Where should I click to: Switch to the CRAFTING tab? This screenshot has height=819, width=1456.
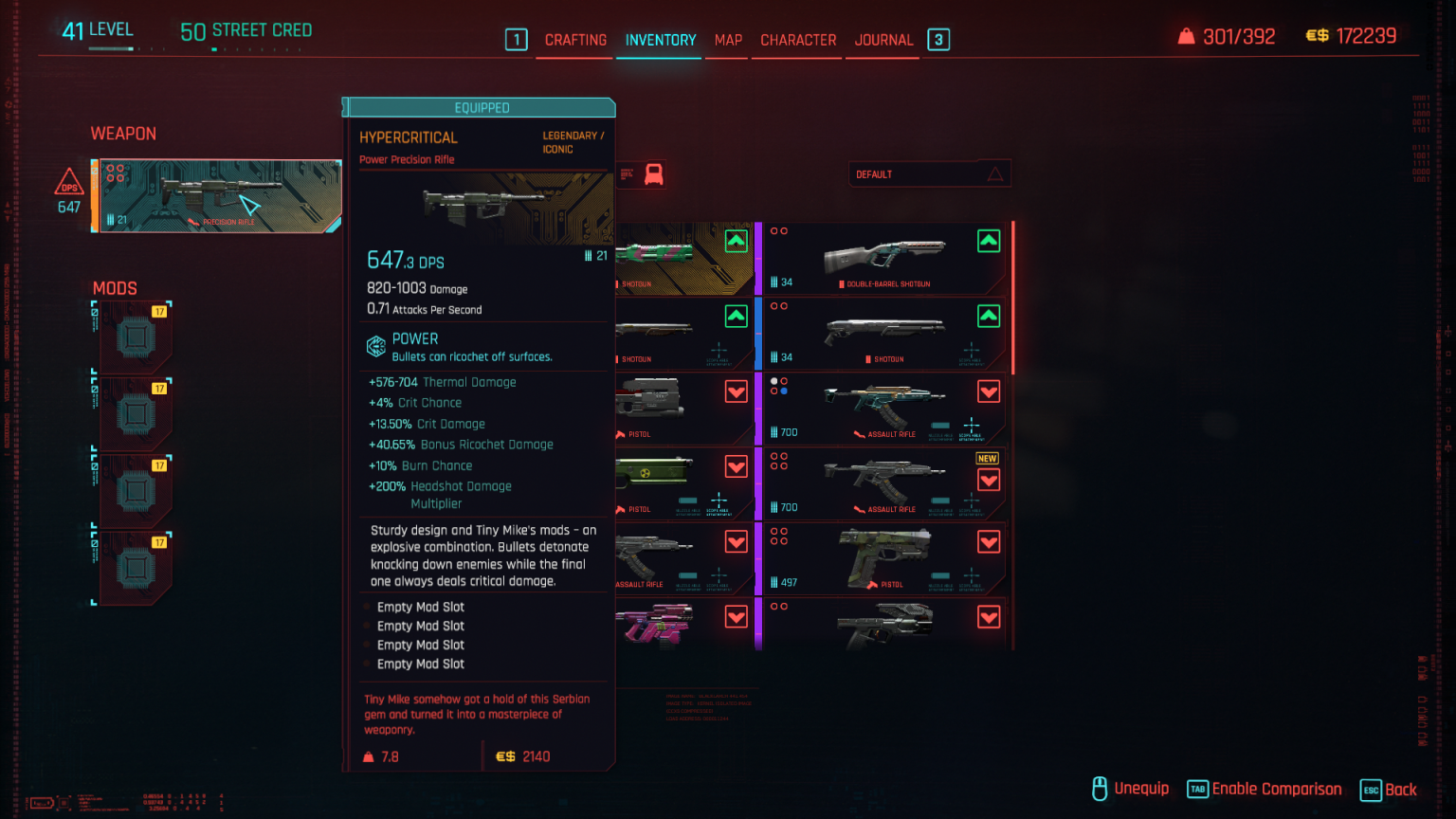[574, 40]
